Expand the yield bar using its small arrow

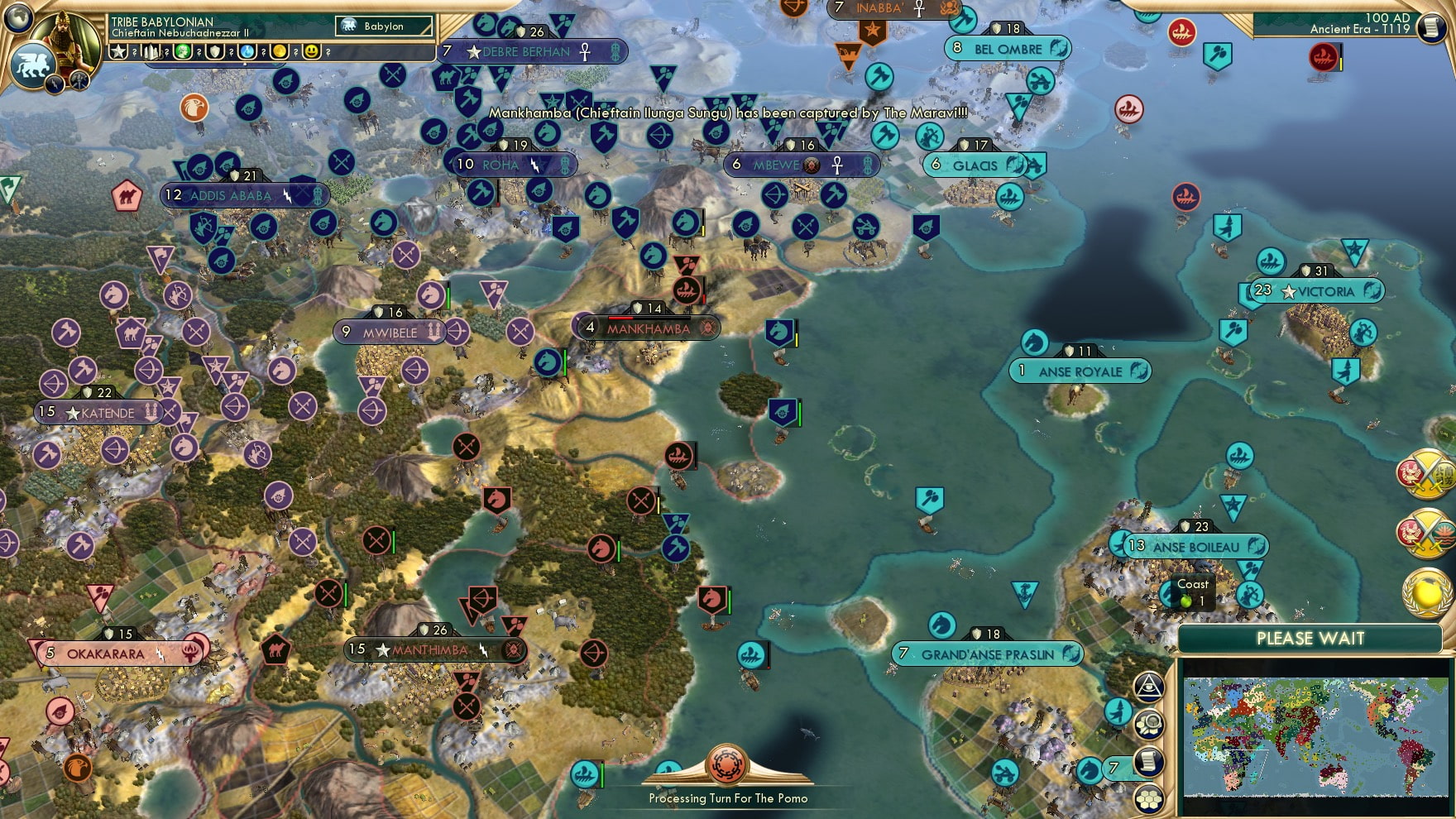click(x=245, y=66)
